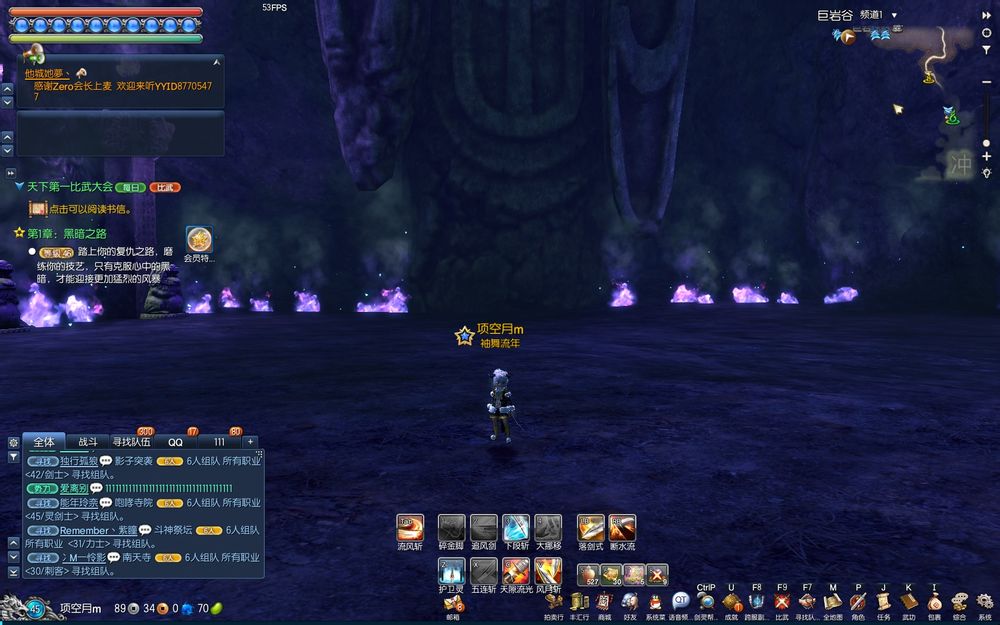Open the 角色 character panel
The width and height of the screenshot is (1000, 625).
(858, 601)
